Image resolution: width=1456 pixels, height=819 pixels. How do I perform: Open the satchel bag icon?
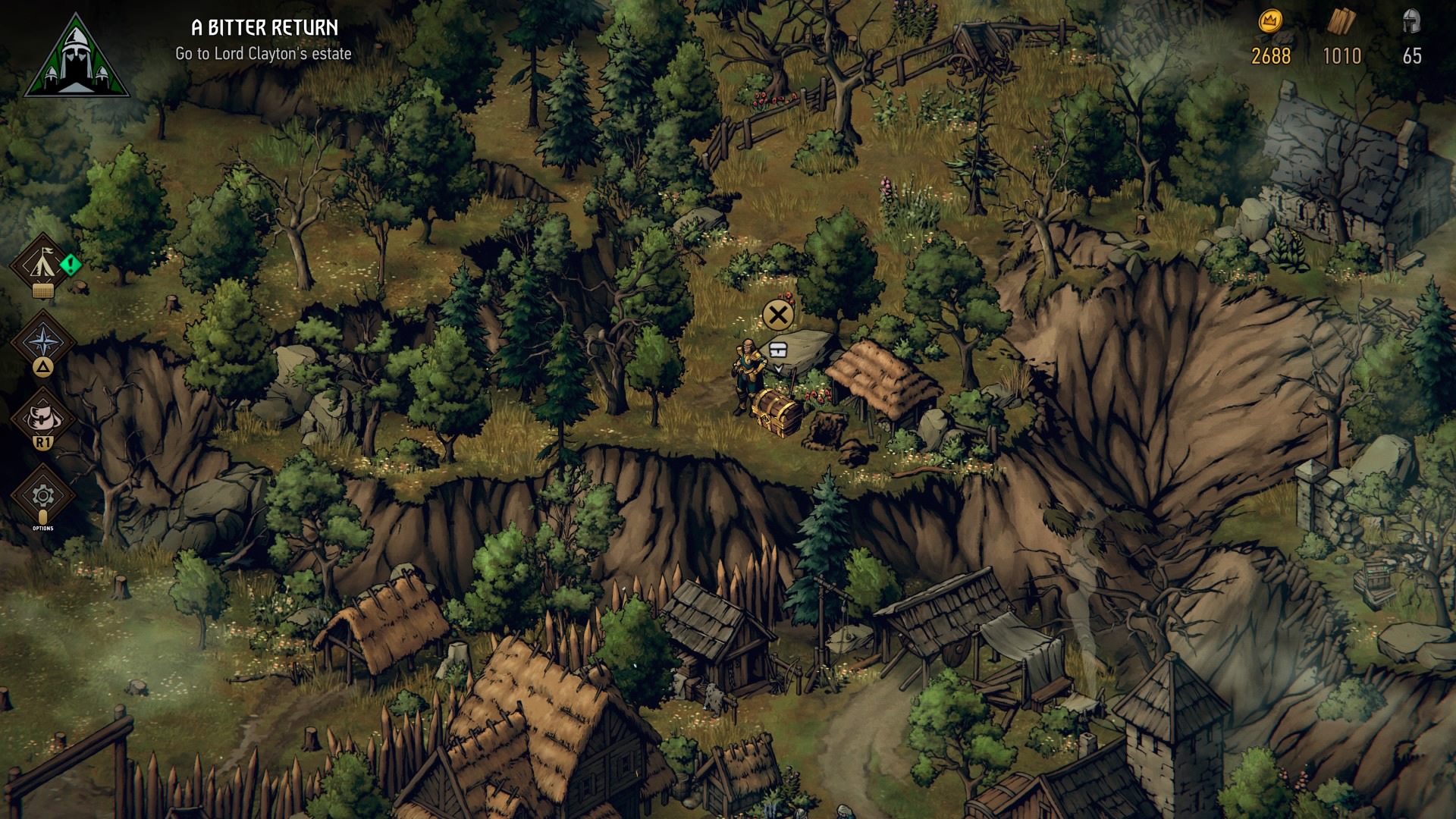point(42,416)
